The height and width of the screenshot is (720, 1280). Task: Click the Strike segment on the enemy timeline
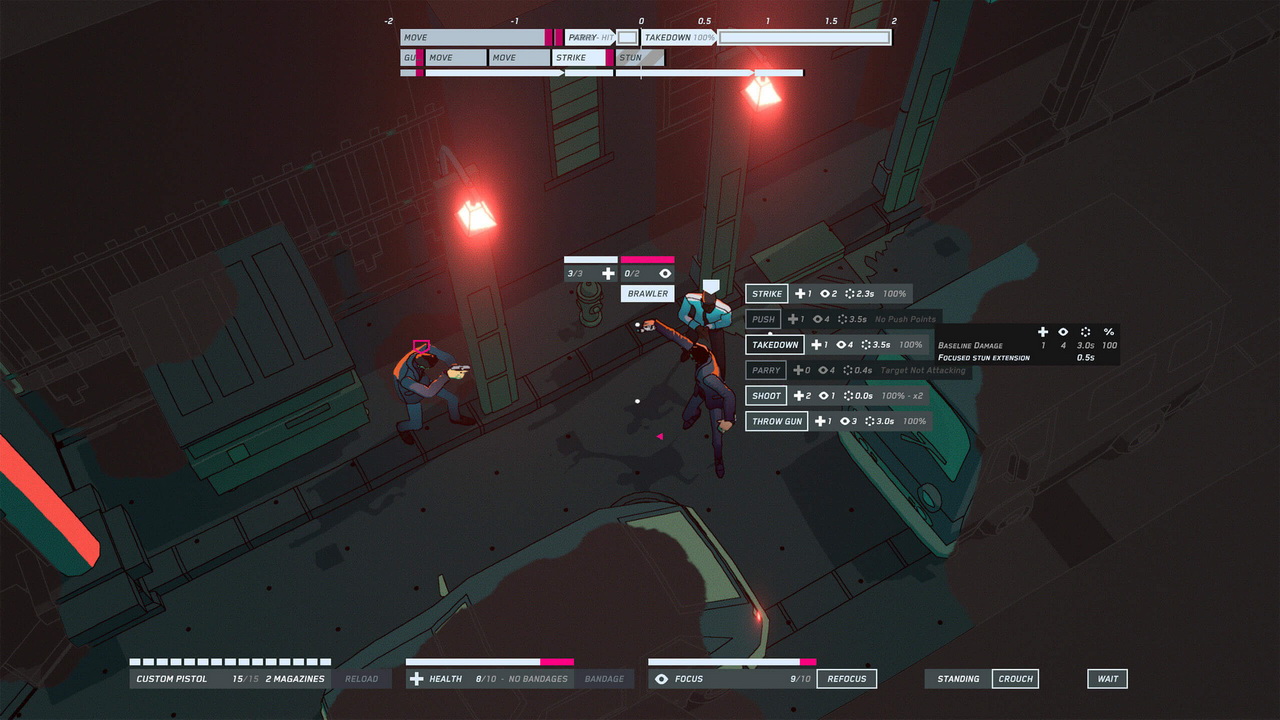[578, 58]
